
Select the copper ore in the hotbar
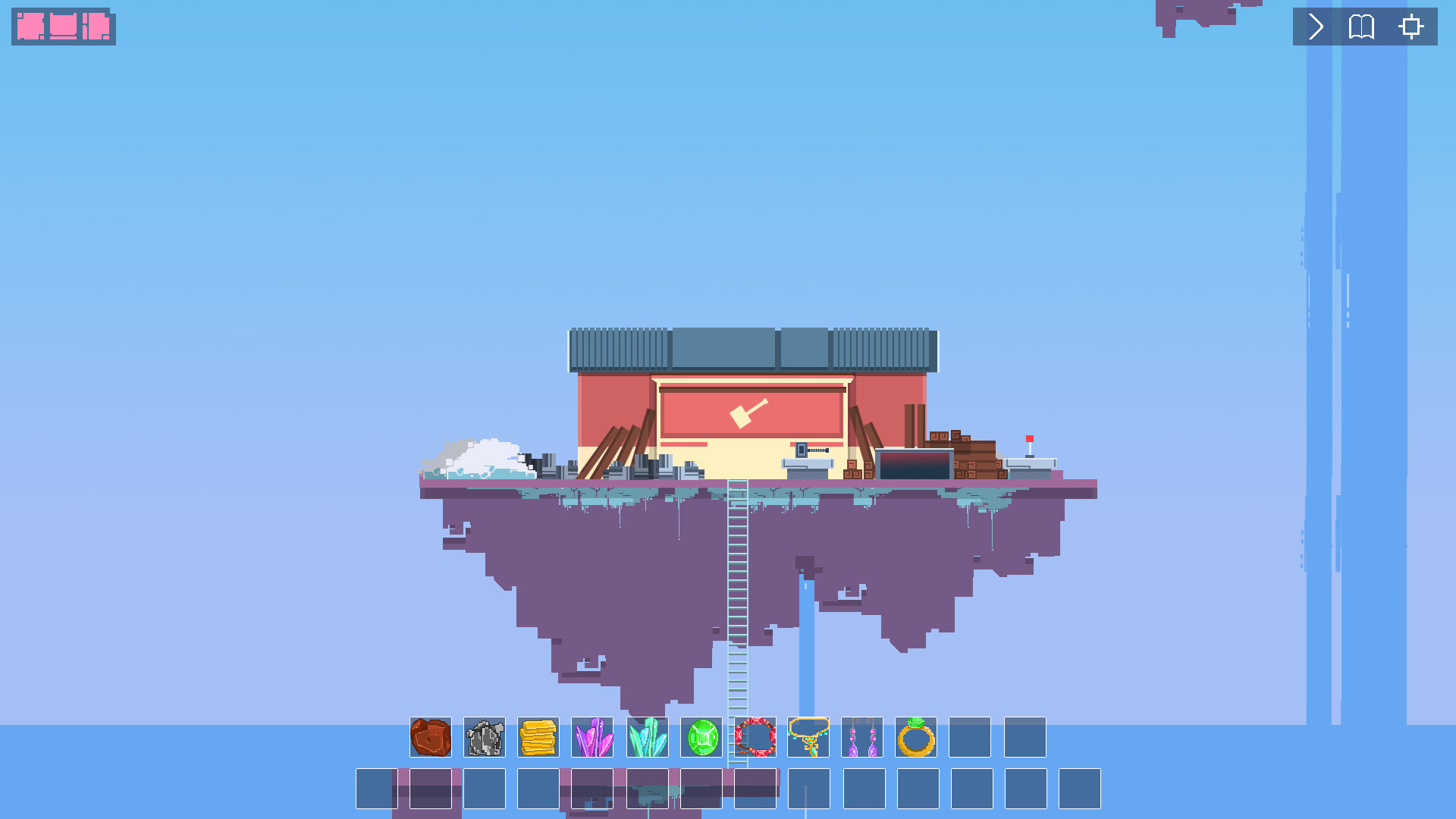[x=430, y=738]
